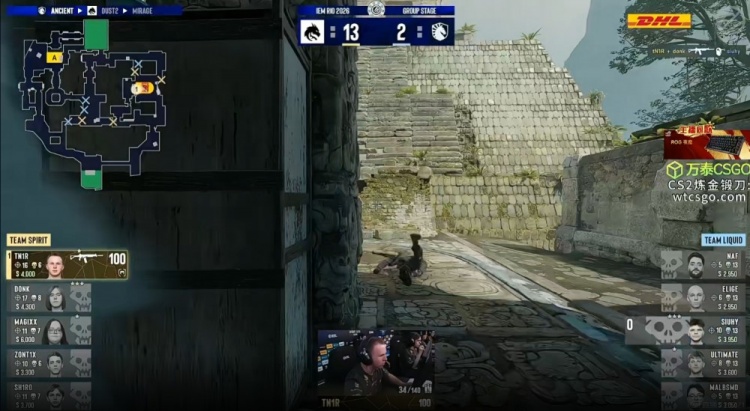This screenshot has height=411, width=750.
Task: Choose DONK in the Team Spirit list
Action: pos(50,297)
